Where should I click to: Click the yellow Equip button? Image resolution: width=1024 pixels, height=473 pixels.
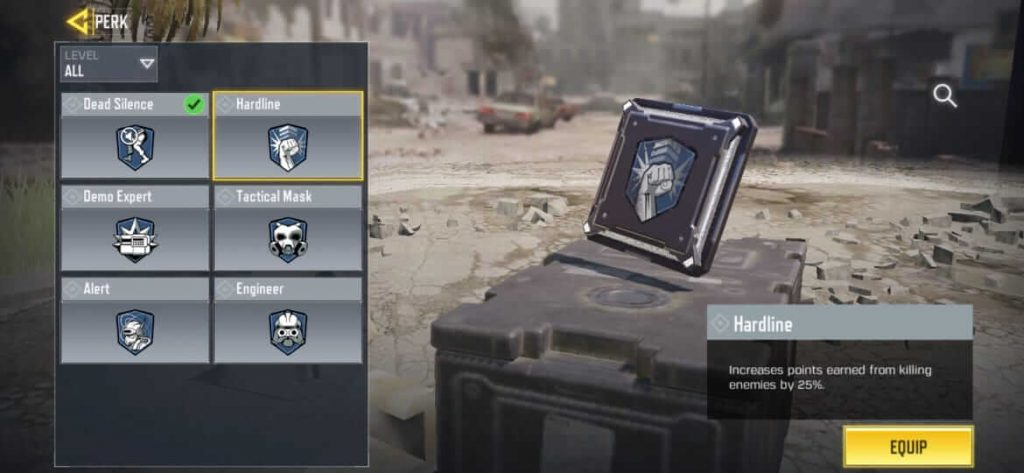pyautogui.click(x=907, y=446)
